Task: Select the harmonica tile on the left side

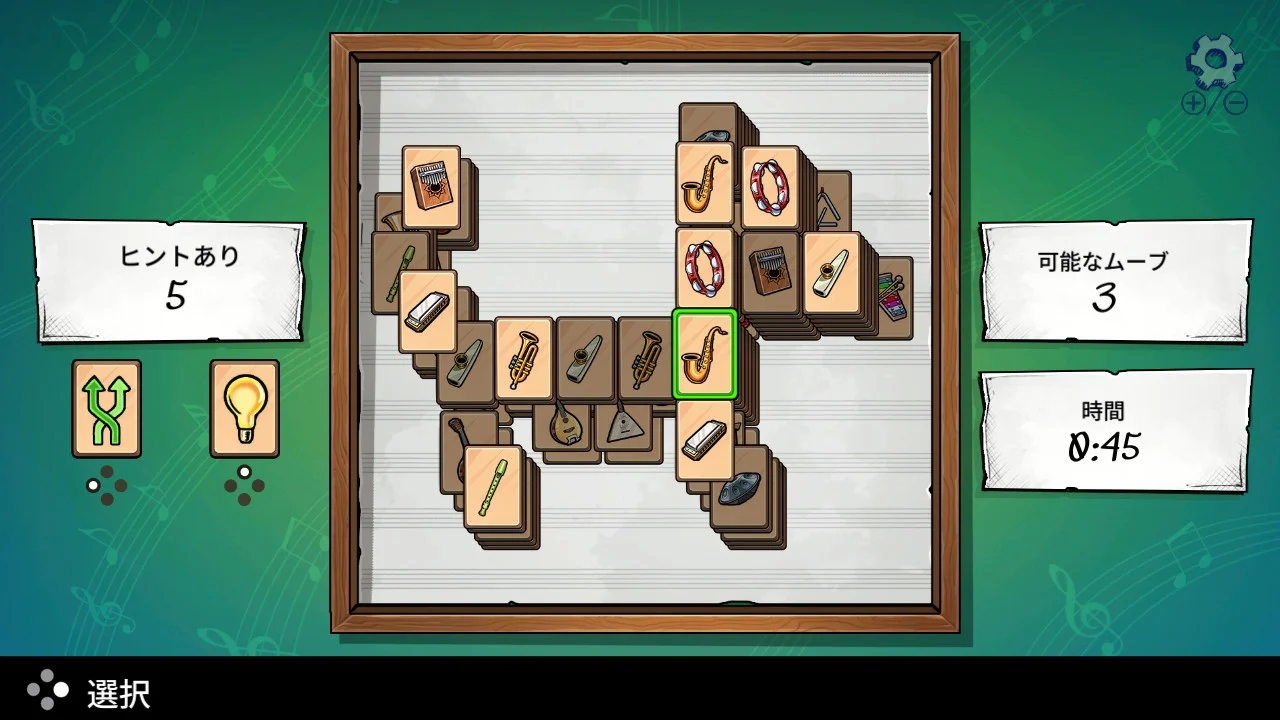Action: (428, 310)
